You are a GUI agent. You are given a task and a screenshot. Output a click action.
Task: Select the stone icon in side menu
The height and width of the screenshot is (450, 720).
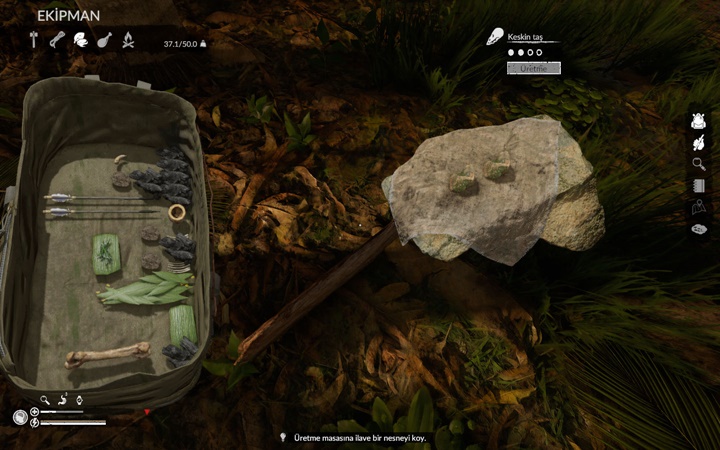click(699, 229)
